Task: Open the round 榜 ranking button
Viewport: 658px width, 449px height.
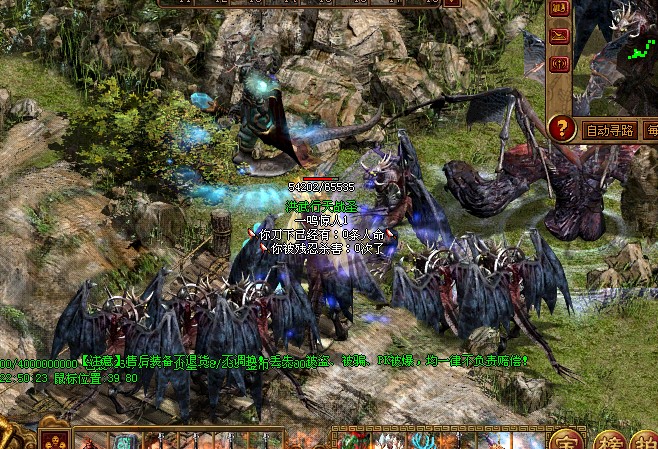Action: [607, 440]
